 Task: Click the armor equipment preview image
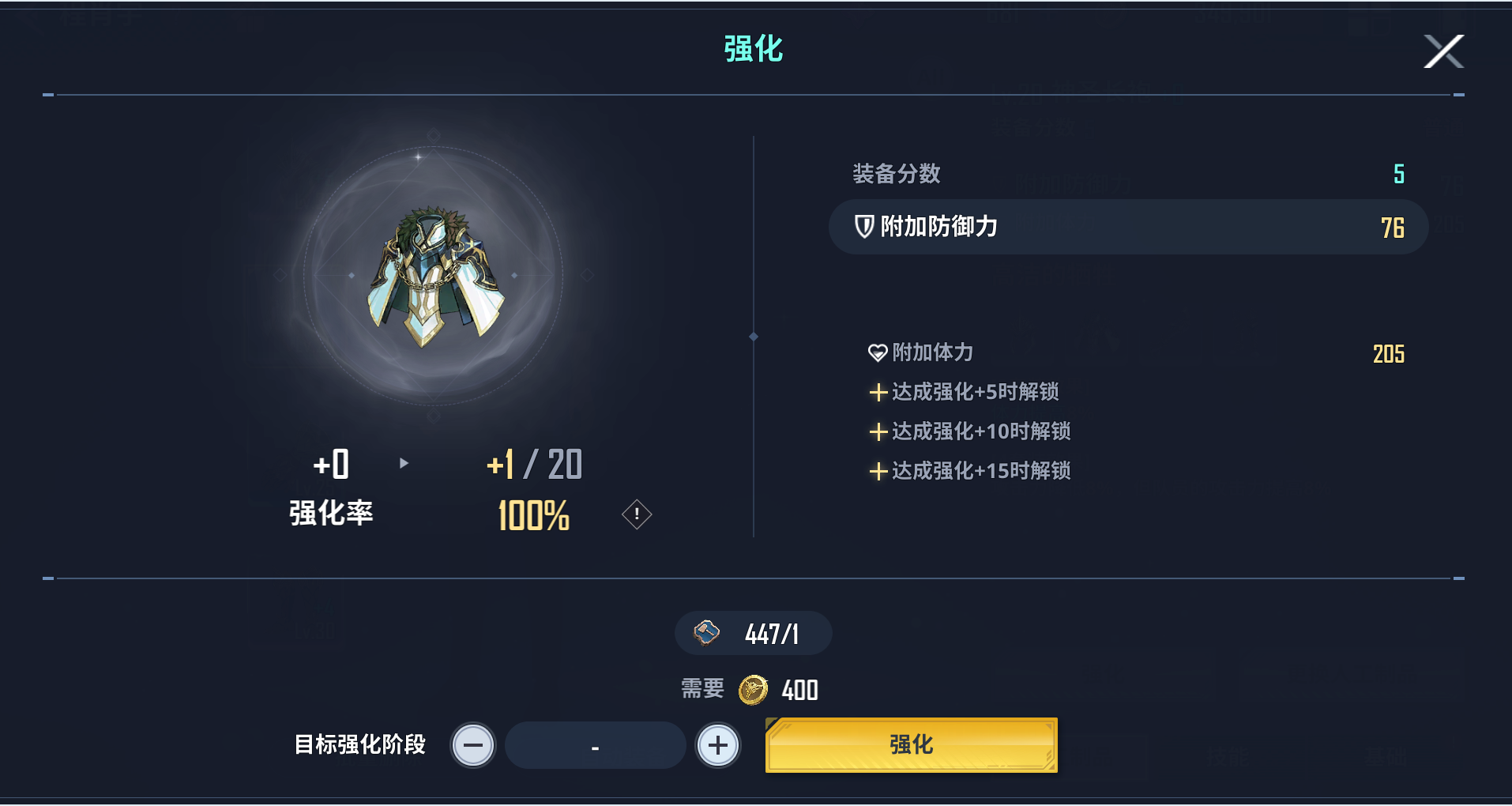coord(433,277)
